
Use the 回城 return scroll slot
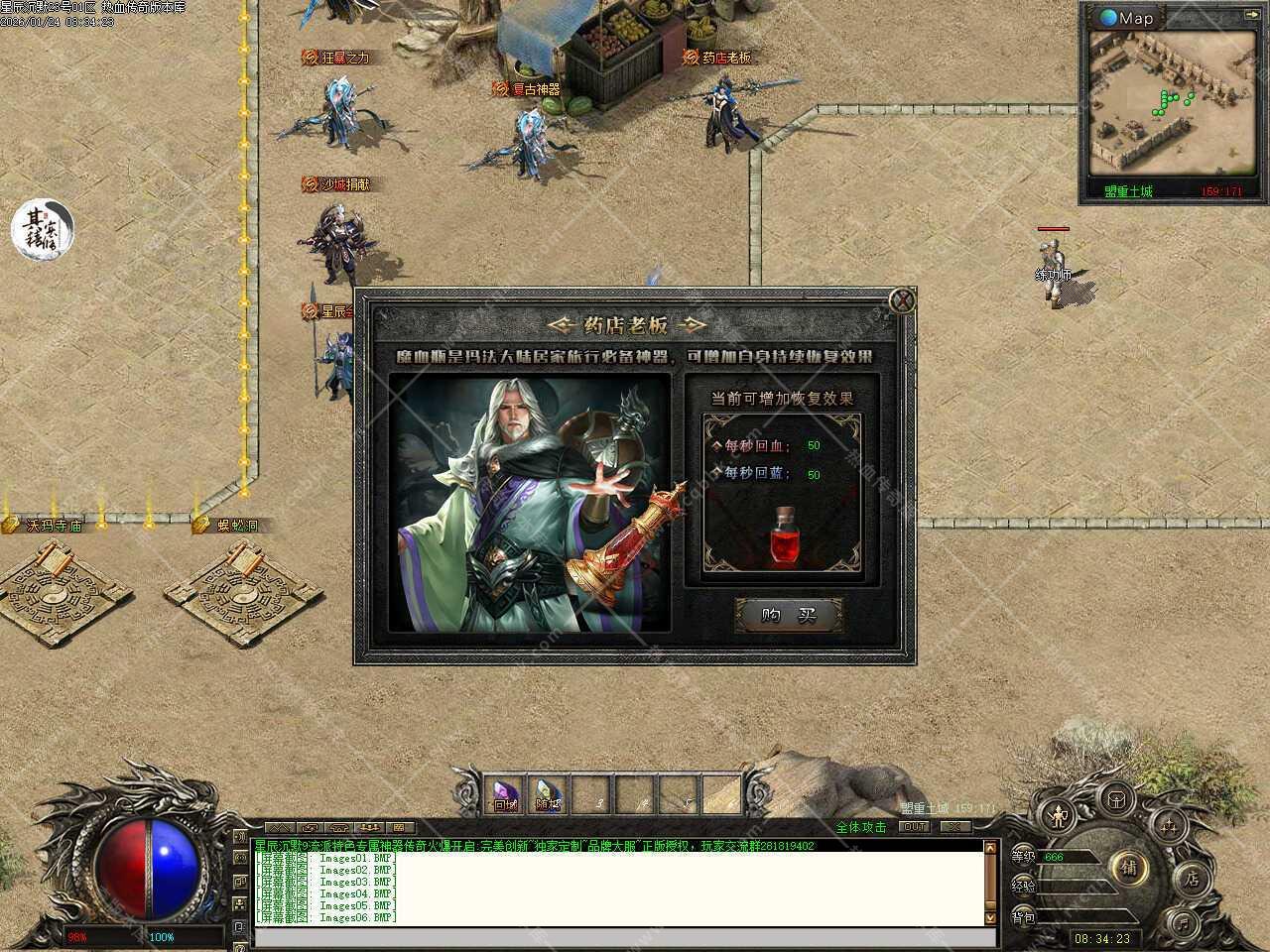pos(506,793)
